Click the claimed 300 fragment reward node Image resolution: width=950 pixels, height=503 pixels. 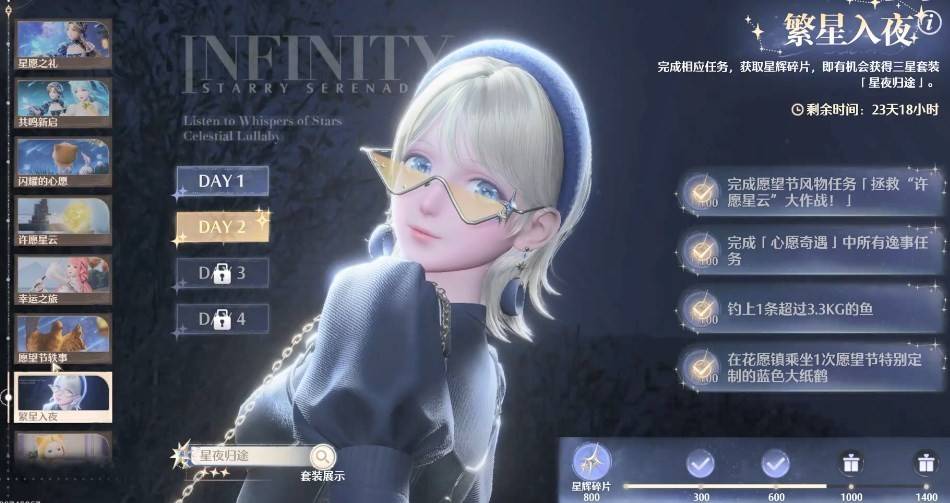click(701, 463)
